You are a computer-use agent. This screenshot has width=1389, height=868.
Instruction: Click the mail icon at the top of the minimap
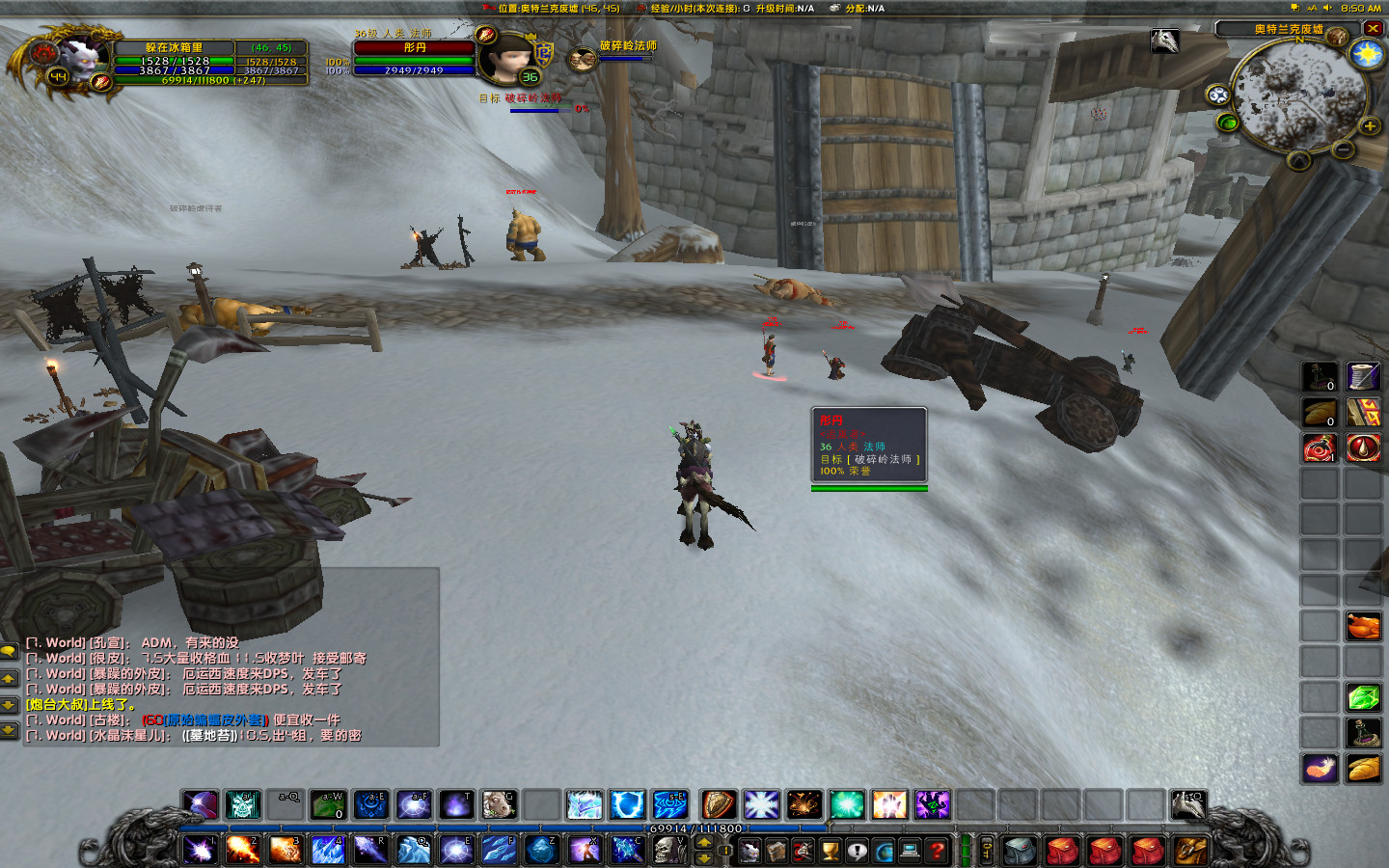[1337, 36]
